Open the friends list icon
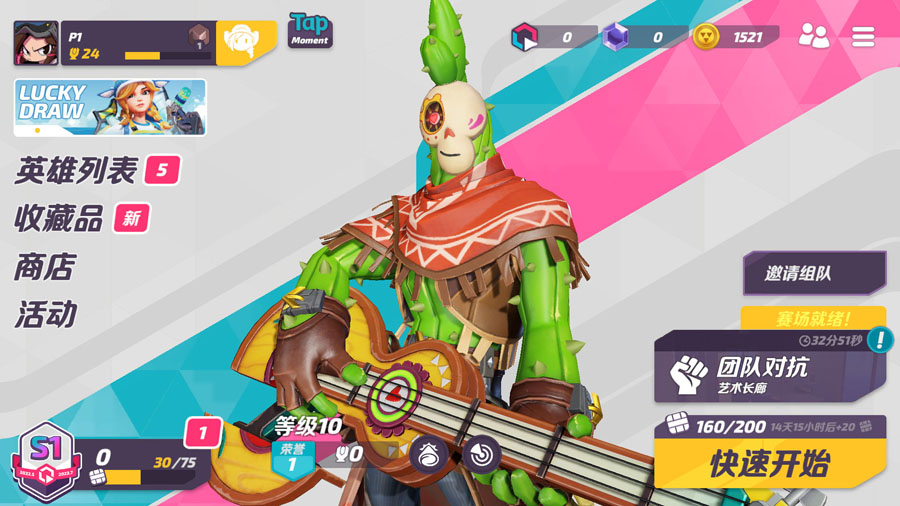This screenshot has width=900, height=506. click(x=814, y=37)
